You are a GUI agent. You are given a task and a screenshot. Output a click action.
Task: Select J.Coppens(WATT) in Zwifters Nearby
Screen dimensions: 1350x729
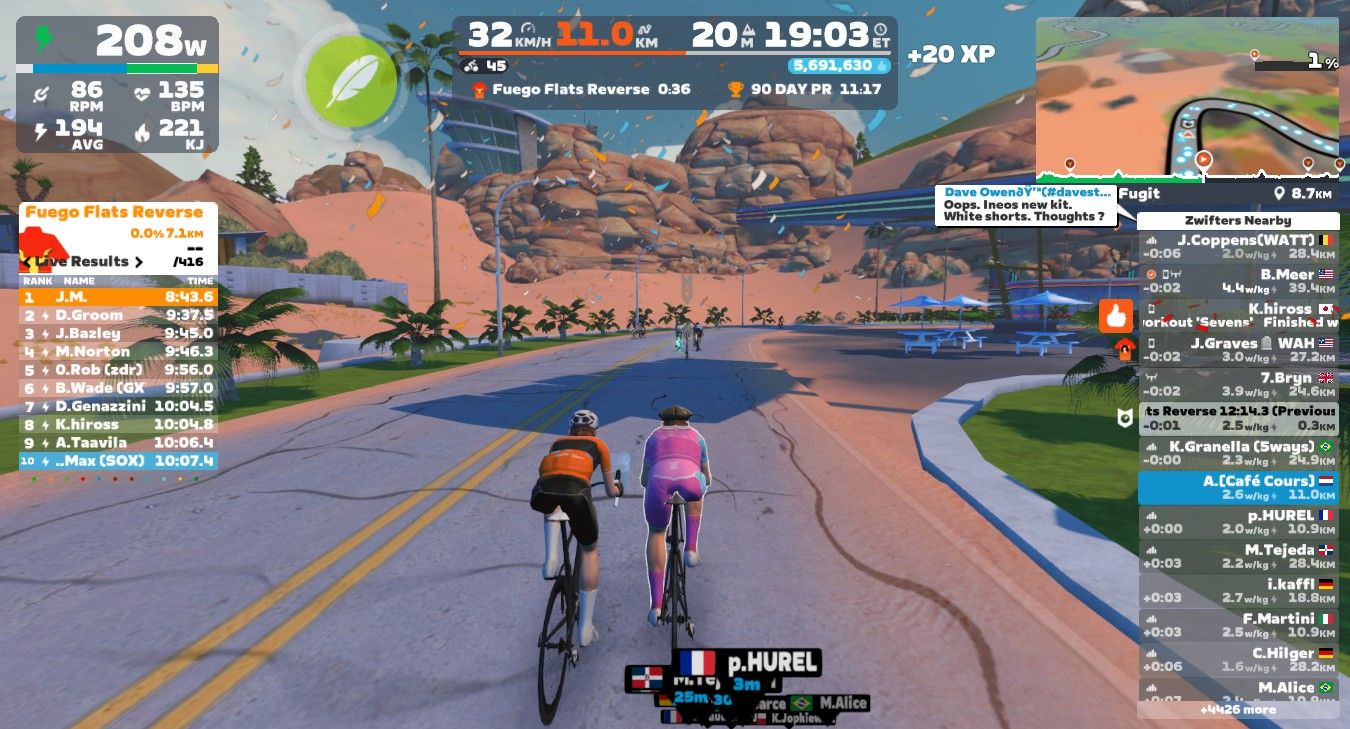pos(1238,246)
